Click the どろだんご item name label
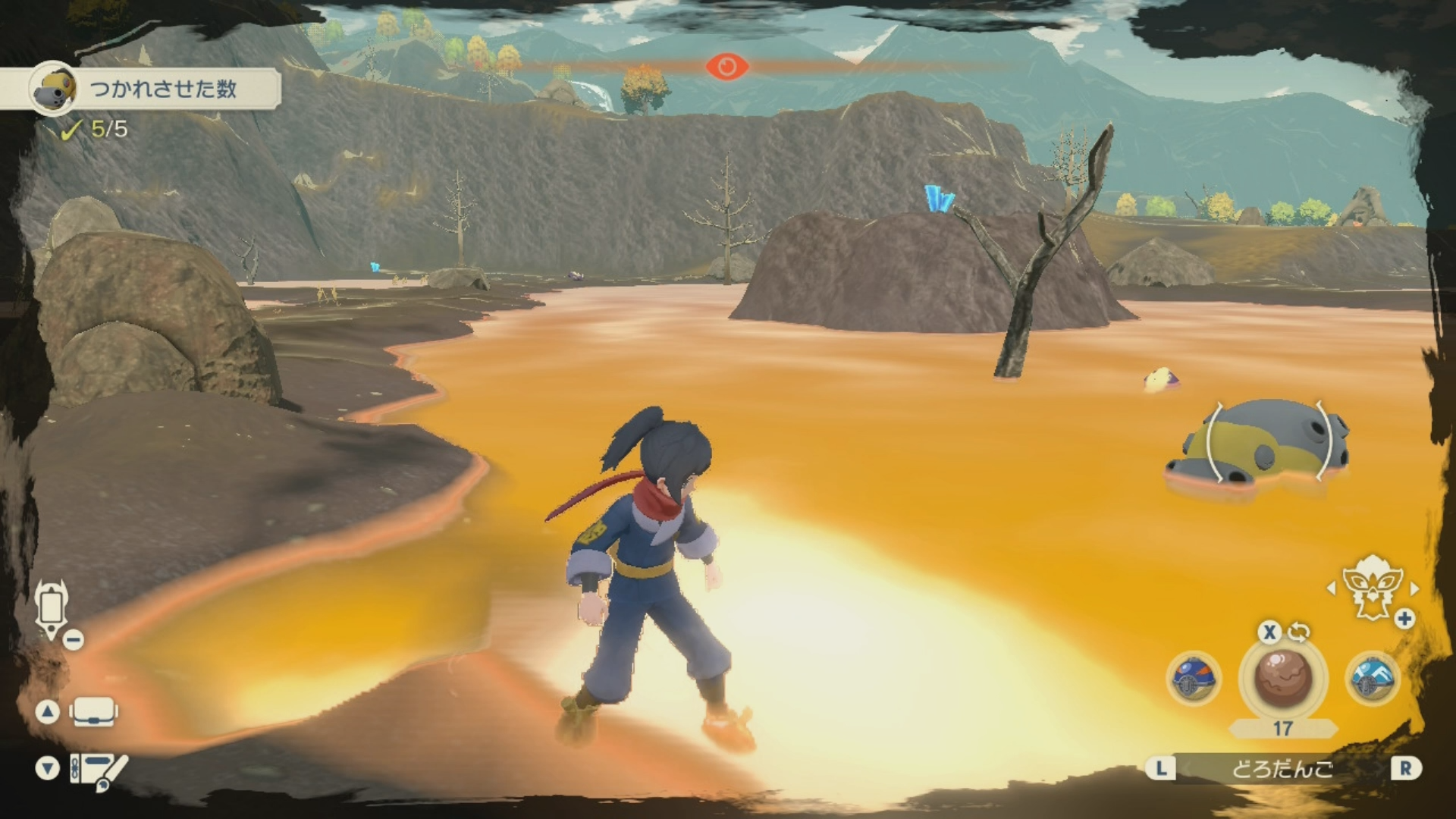This screenshot has height=819, width=1456. pyautogui.click(x=1282, y=769)
